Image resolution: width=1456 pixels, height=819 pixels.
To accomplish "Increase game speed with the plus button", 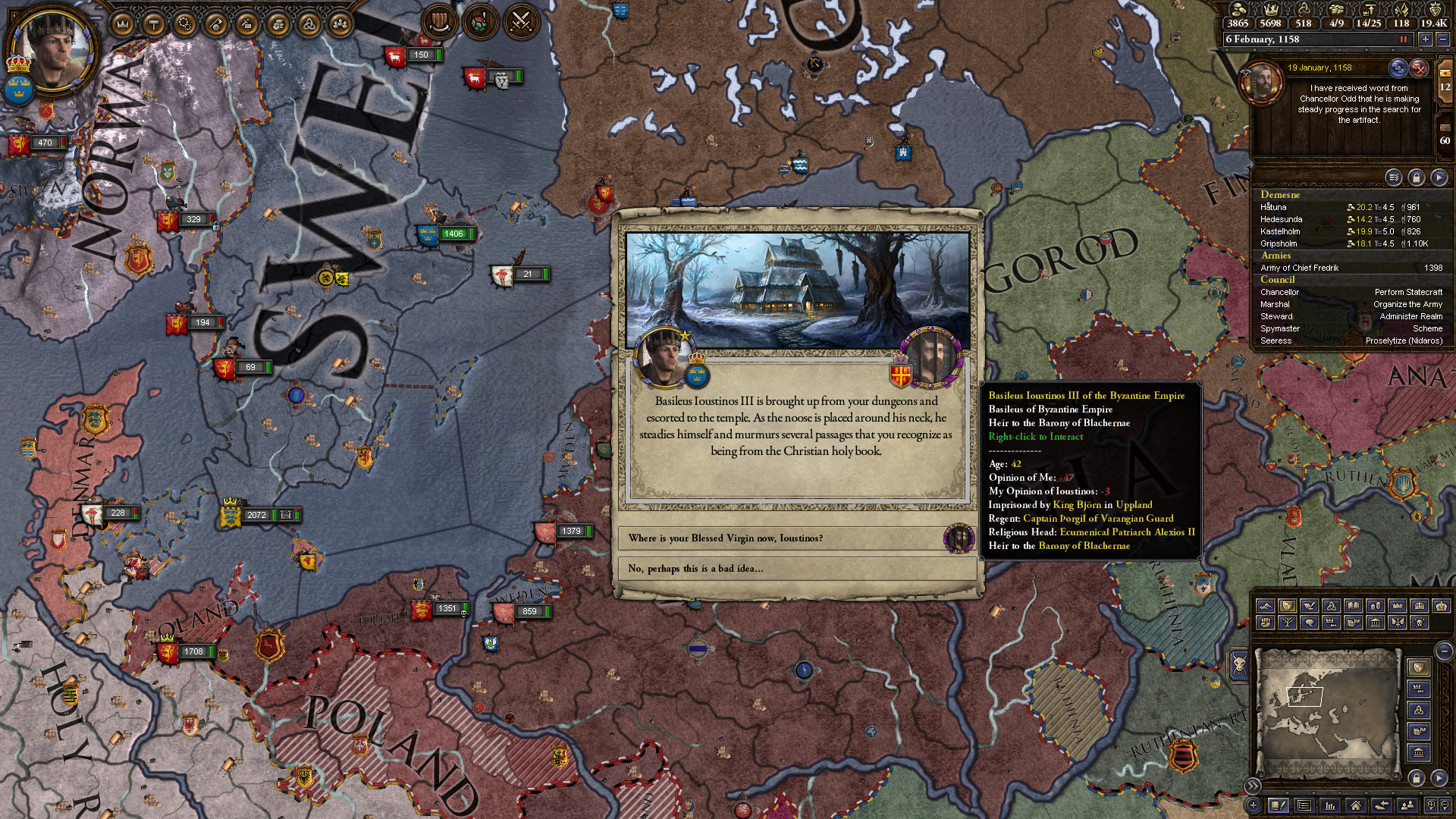I will 1426,39.
